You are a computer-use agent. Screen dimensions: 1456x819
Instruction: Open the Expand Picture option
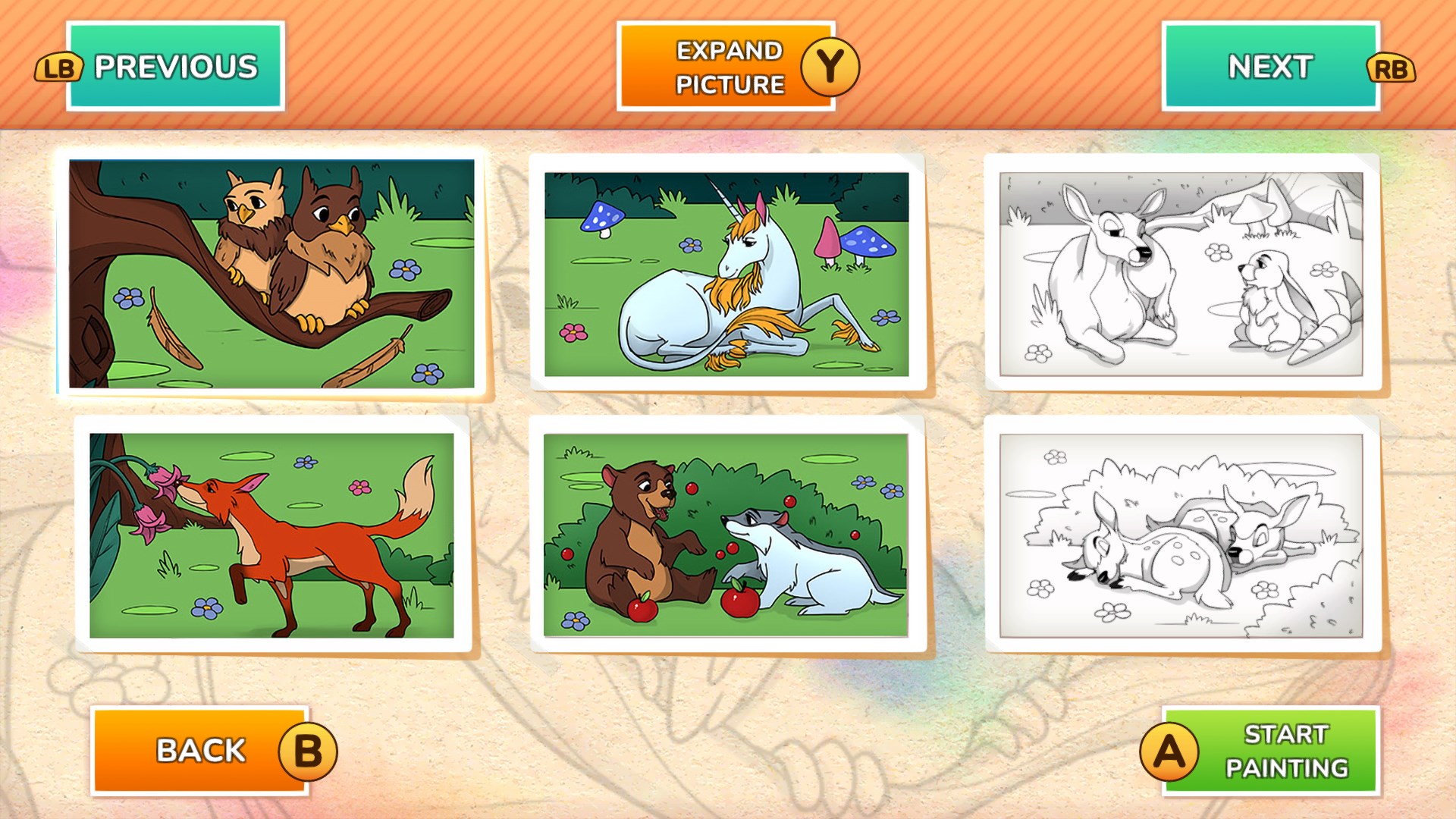728,66
